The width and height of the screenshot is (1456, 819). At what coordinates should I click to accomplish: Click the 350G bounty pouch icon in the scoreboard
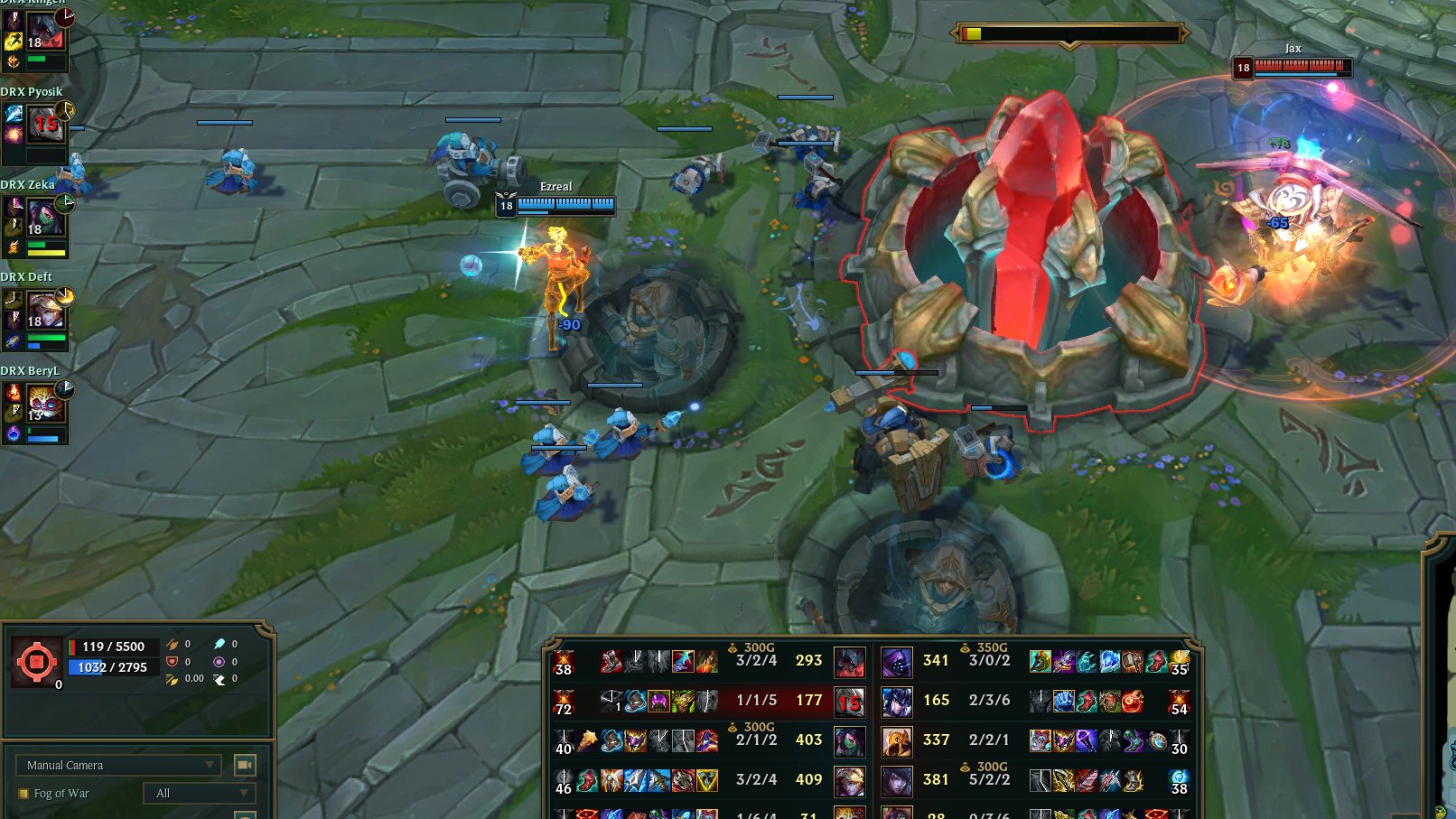[x=963, y=647]
